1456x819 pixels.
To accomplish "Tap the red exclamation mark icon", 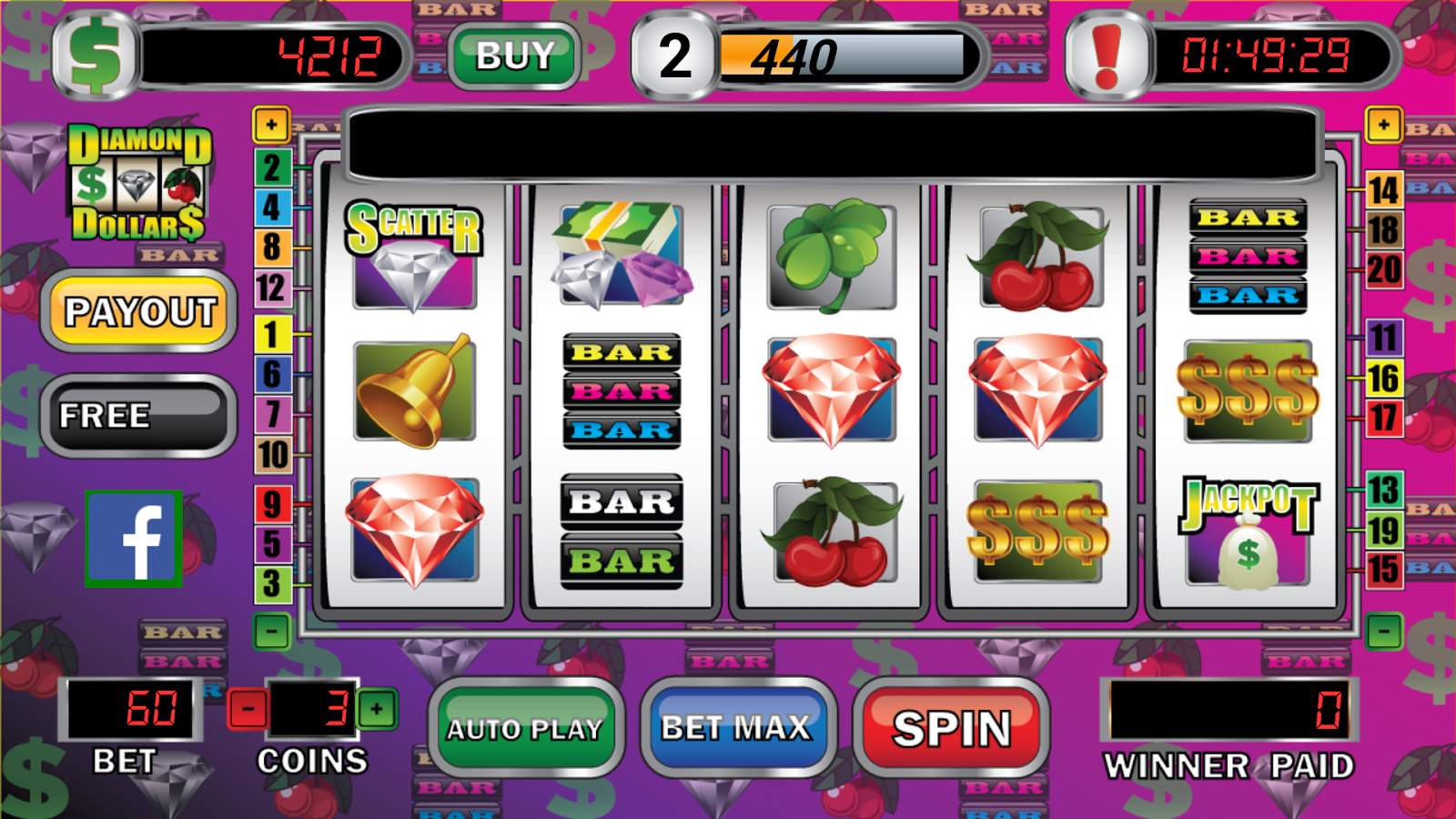I will (x=1107, y=56).
